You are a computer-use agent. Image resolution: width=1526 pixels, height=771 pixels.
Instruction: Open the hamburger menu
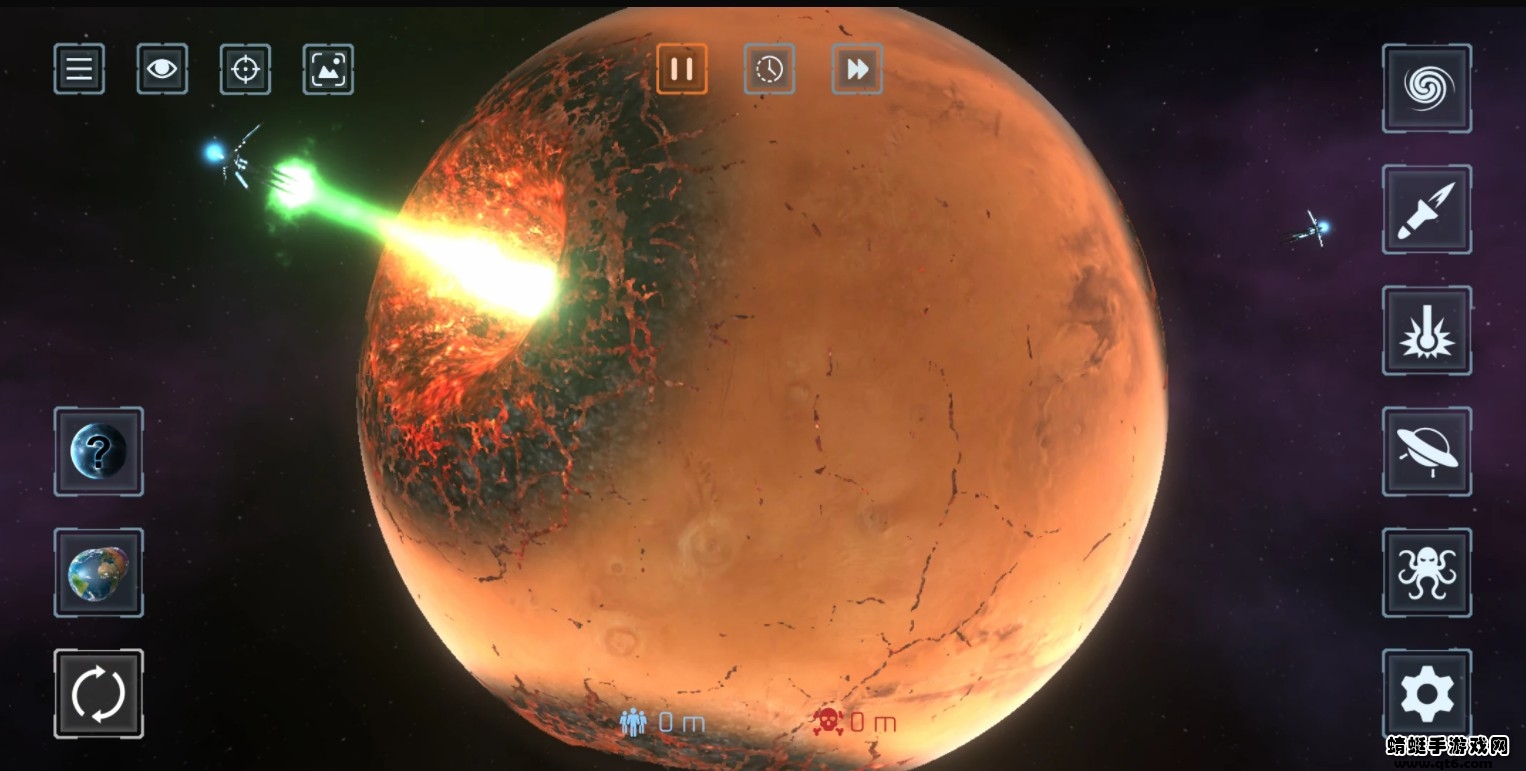[x=79, y=69]
